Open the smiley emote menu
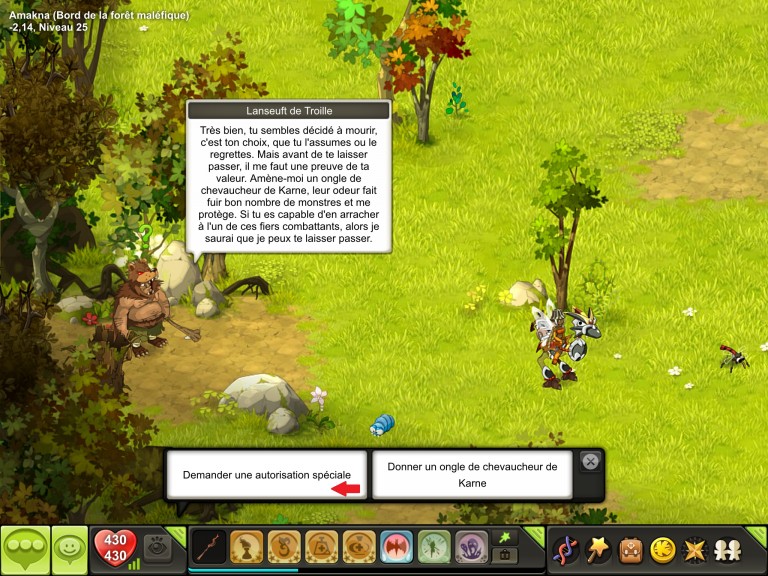Image resolution: width=768 pixels, height=576 pixels. [x=69, y=549]
